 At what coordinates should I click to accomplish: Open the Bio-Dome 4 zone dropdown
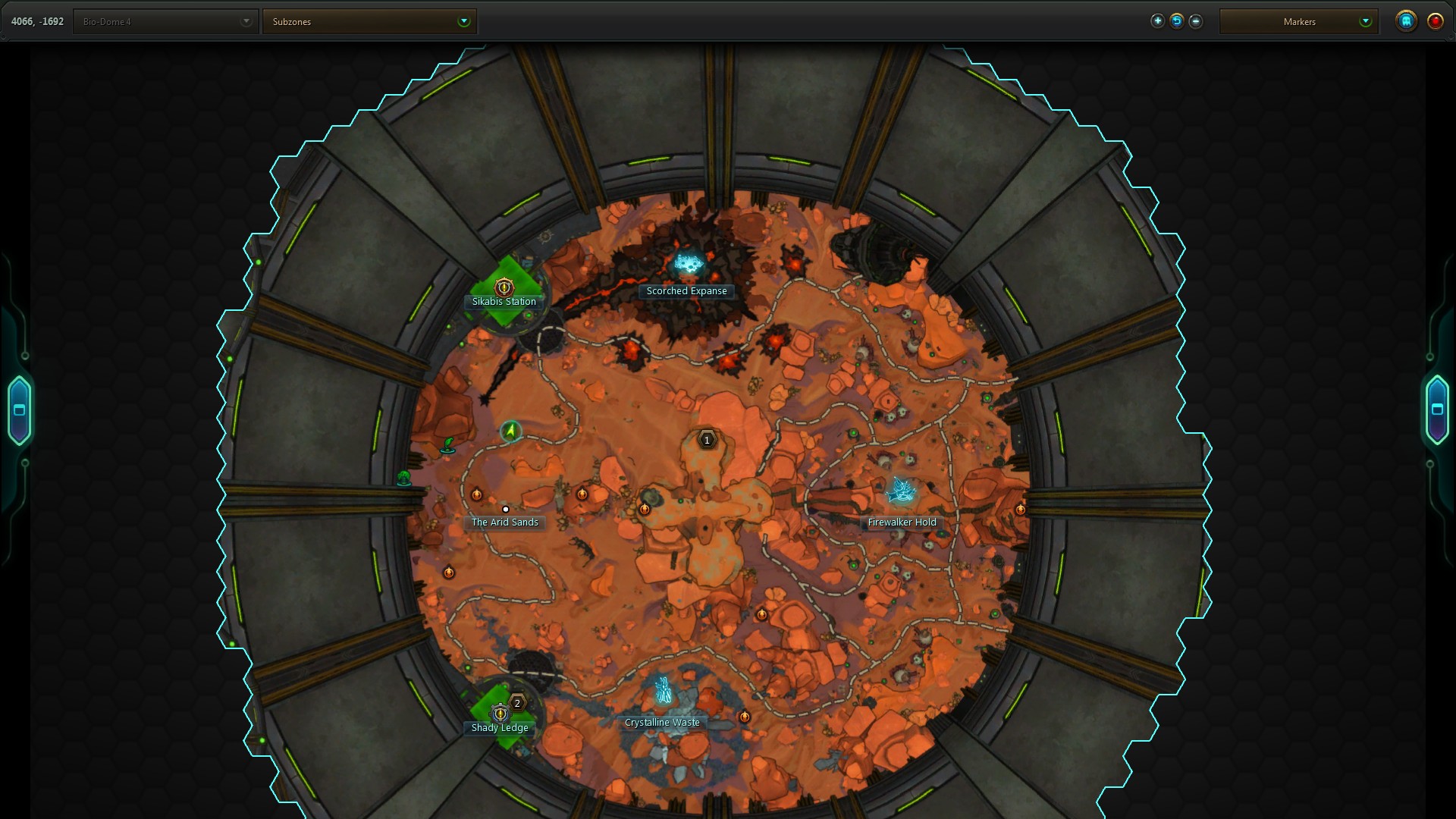(165, 22)
